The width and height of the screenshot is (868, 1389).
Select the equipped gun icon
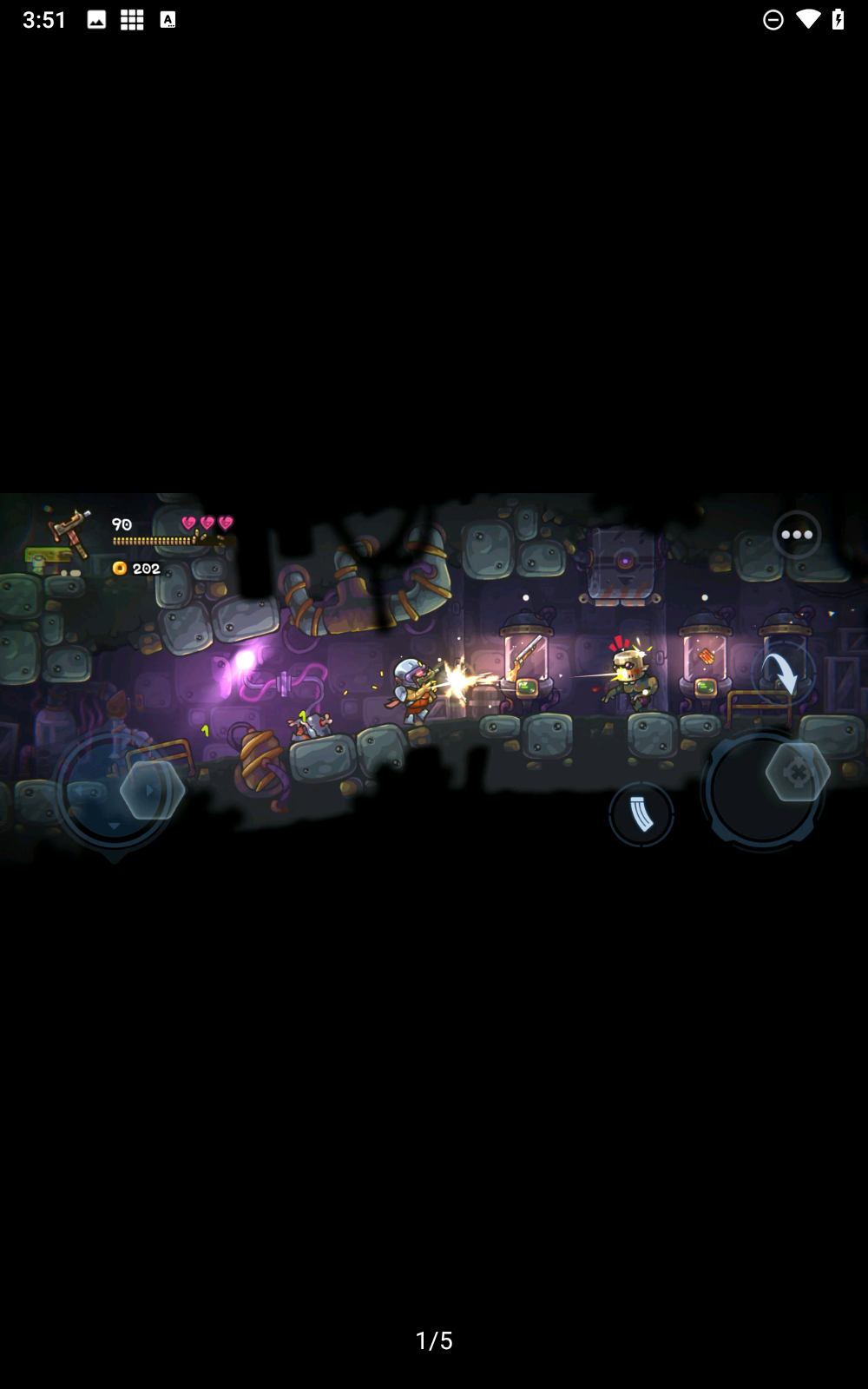point(70,530)
